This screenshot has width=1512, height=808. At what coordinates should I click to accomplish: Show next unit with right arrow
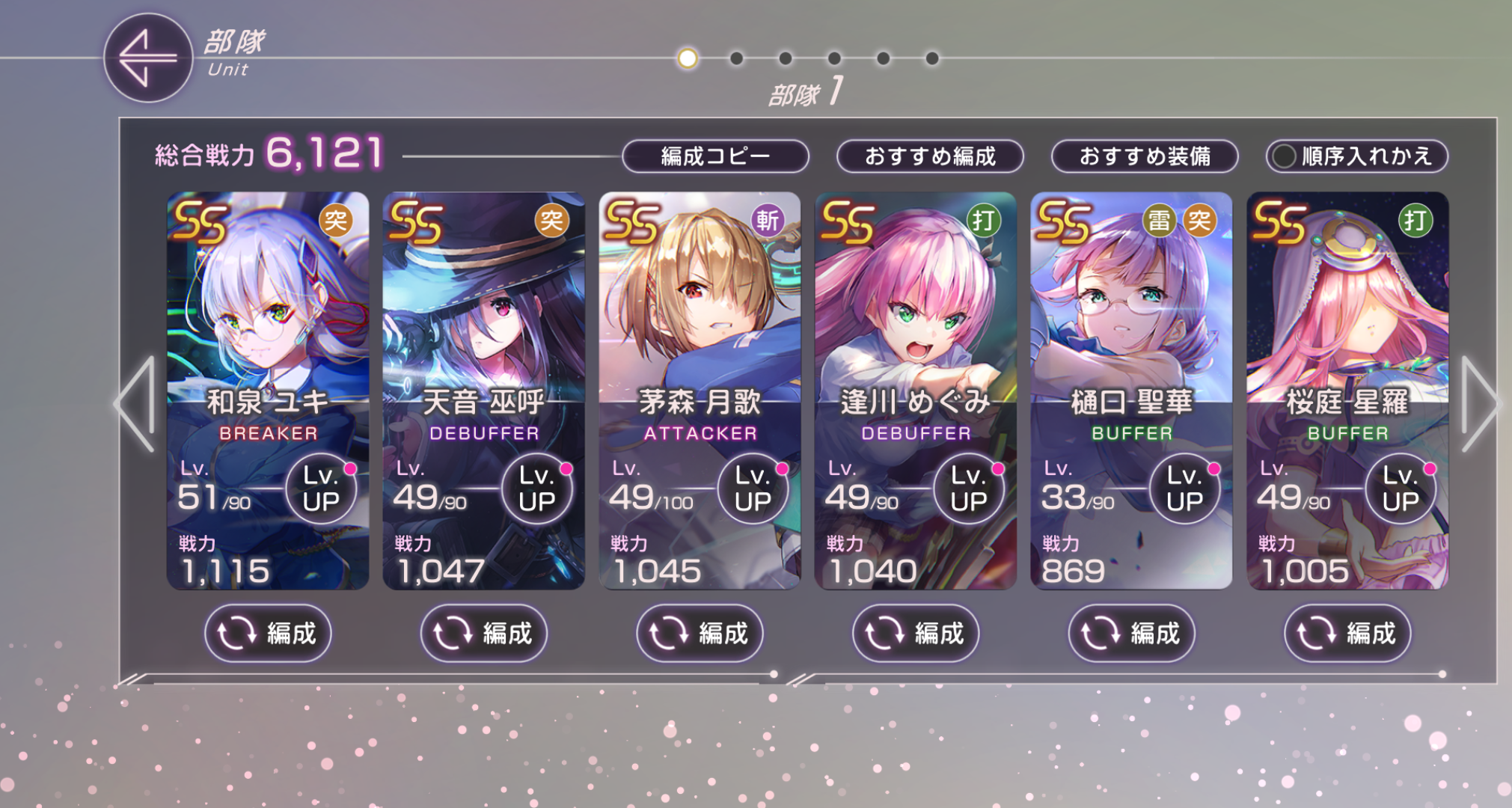(x=1479, y=404)
